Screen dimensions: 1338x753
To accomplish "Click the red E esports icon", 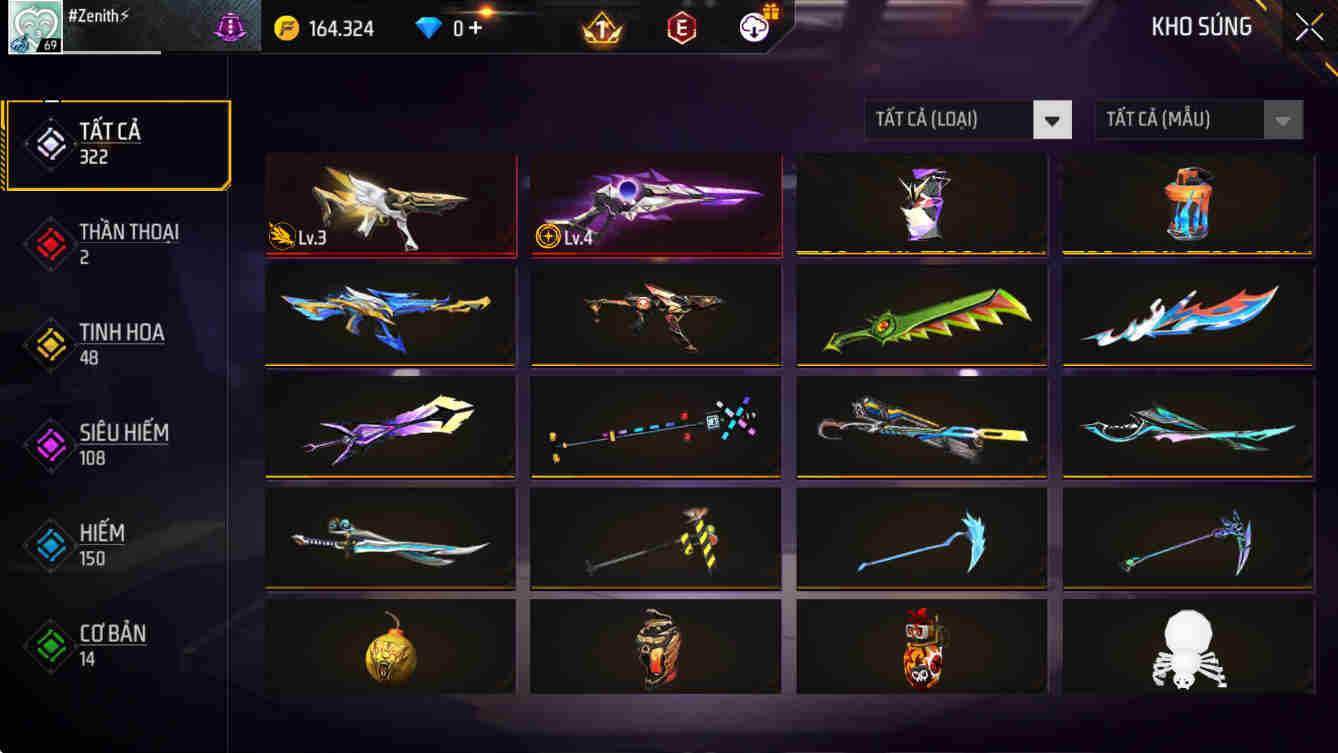I will [683, 27].
